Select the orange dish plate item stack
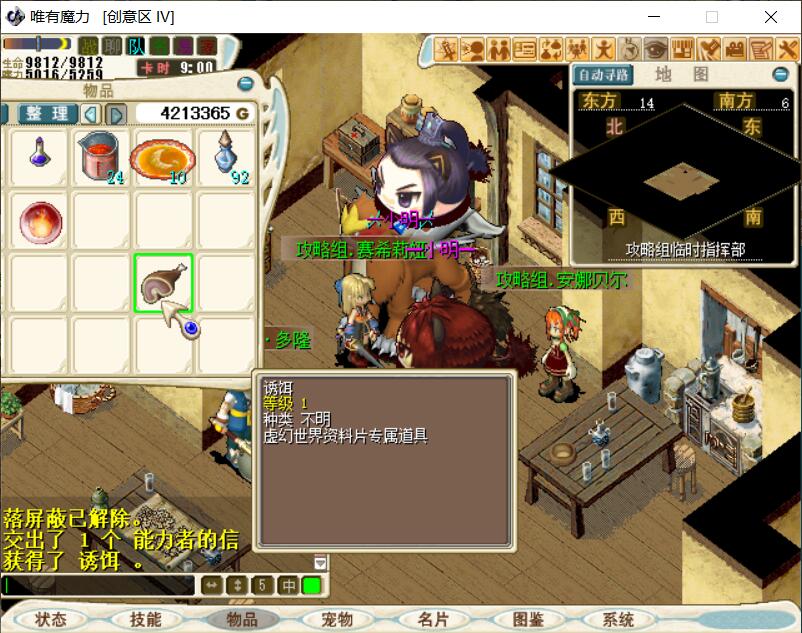The height and width of the screenshot is (633, 802). pos(163,157)
